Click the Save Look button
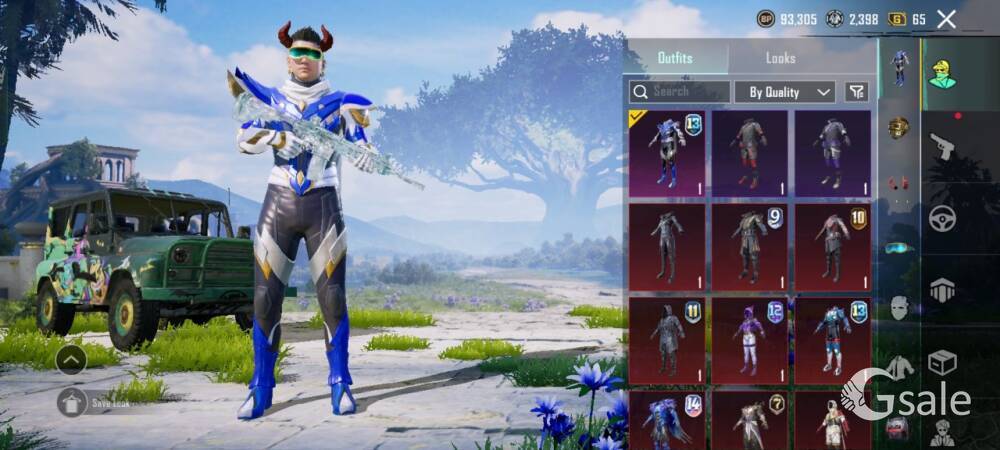Viewport: 1000px width, 450px height. pyautogui.click(x=100, y=402)
